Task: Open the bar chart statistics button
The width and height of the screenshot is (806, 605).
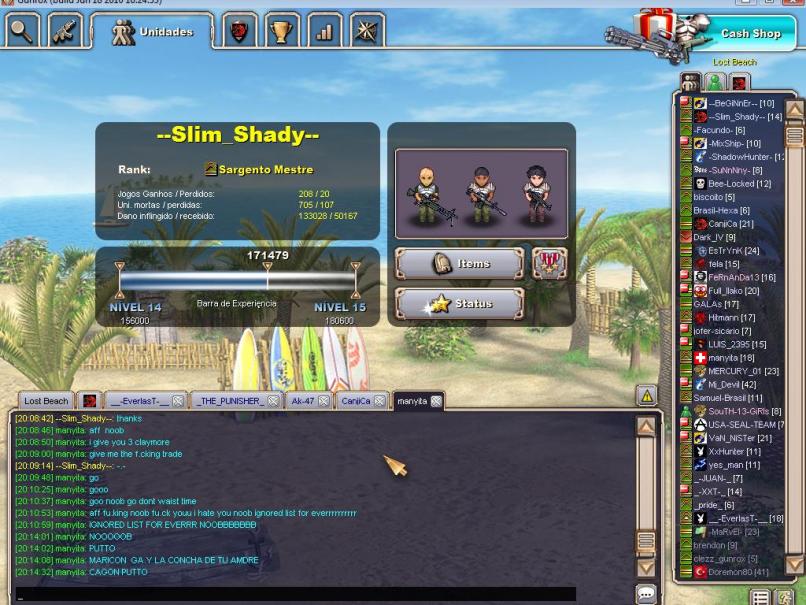Action: pyautogui.click(x=324, y=32)
